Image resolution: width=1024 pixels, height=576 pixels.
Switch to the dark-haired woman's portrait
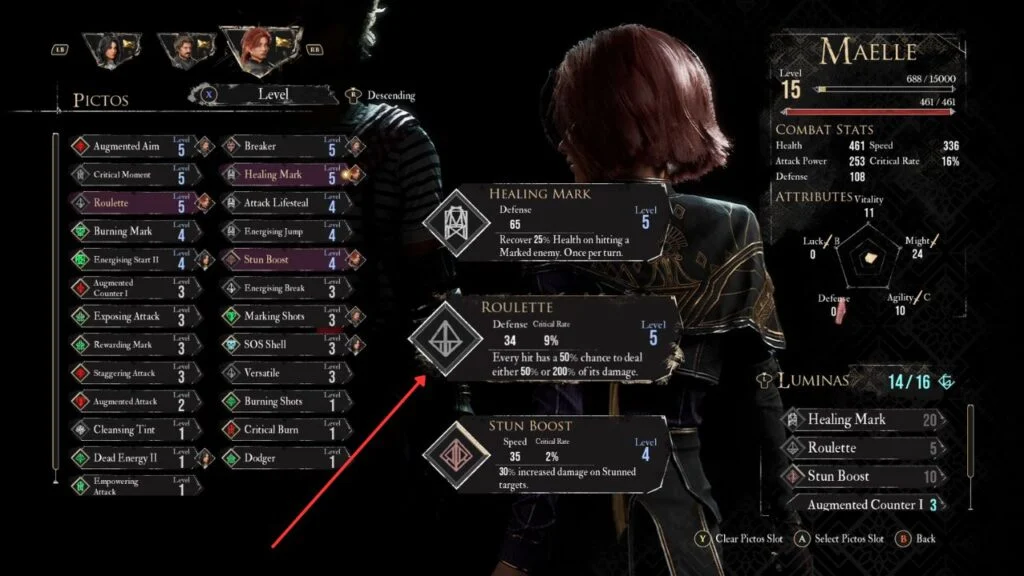point(106,49)
